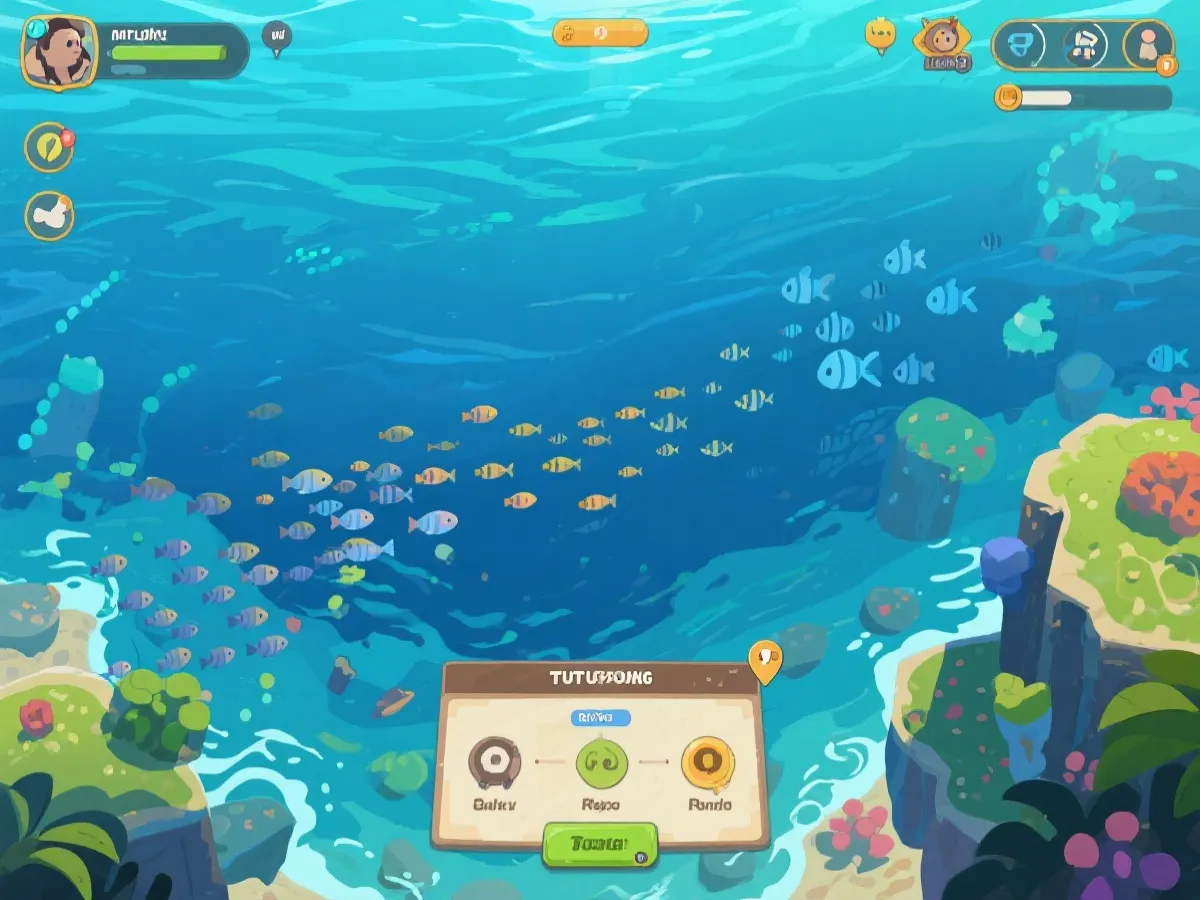The height and width of the screenshot is (900, 1200).
Task: Click the dark speech-bubble marker beside the name bar
Action: pos(277,37)
